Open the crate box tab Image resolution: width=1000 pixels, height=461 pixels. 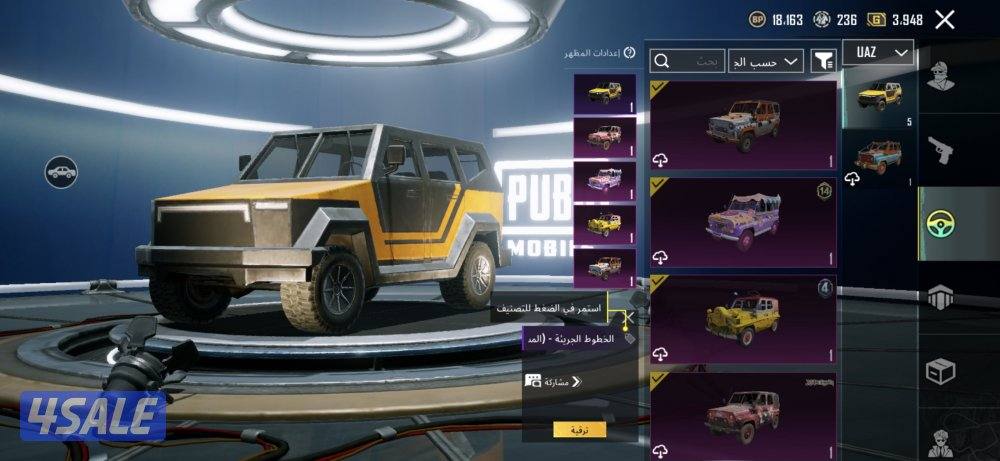pos(940,370)
